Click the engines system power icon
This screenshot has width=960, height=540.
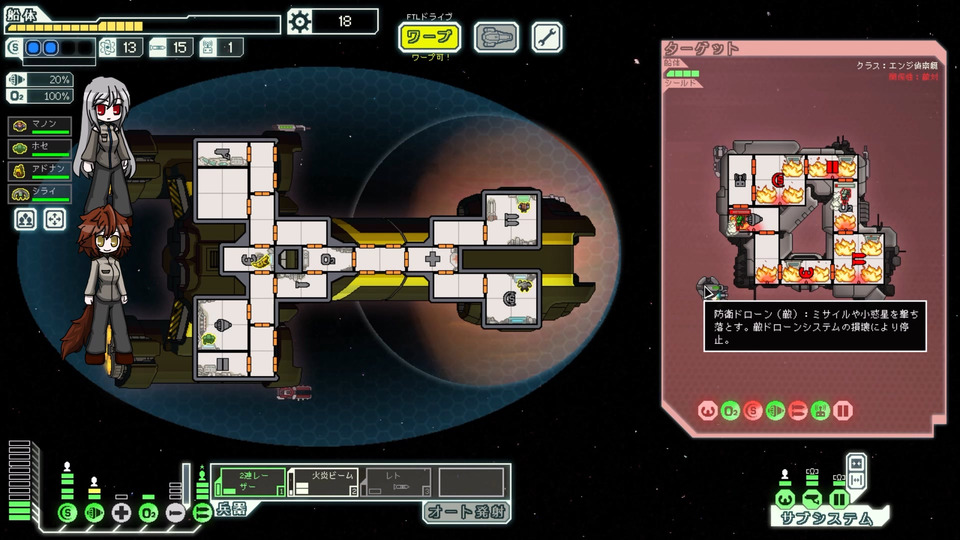pyautogui.click(x=95, y=513)
